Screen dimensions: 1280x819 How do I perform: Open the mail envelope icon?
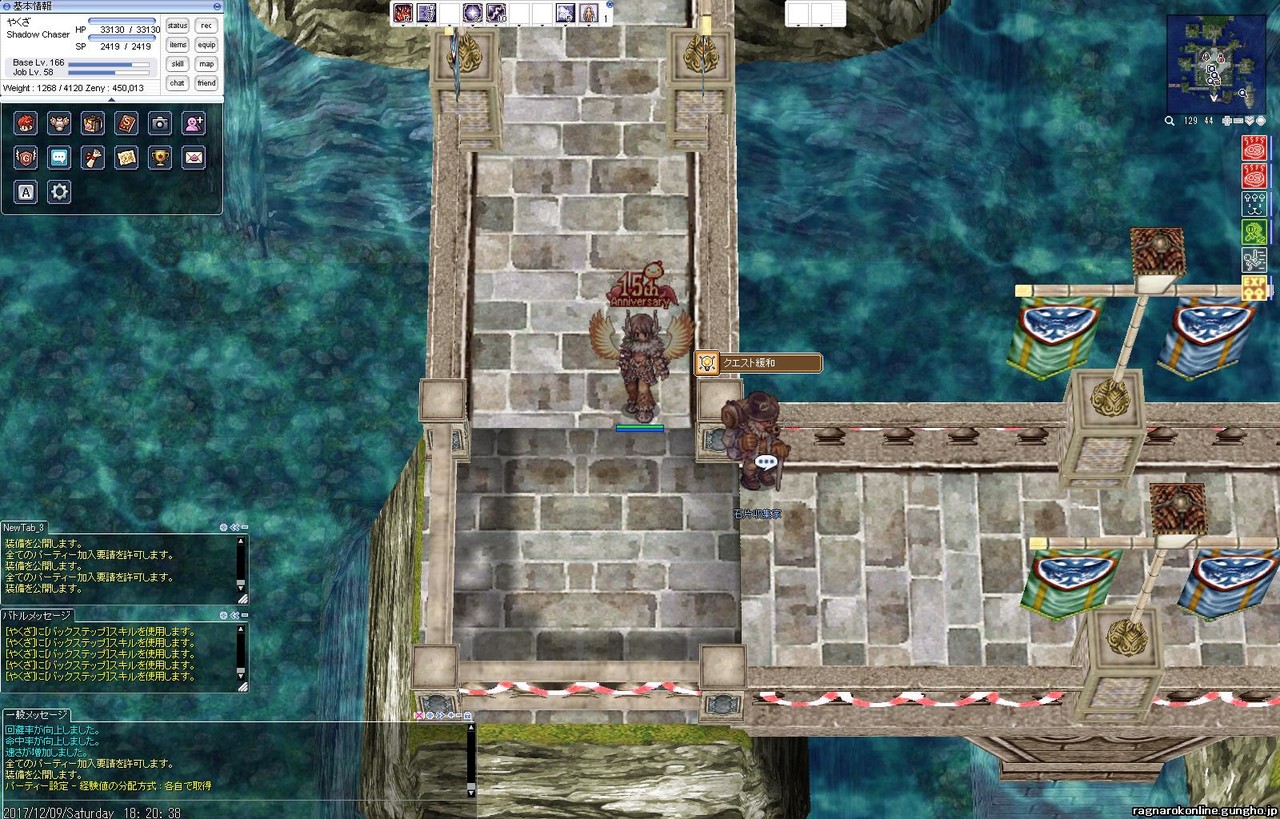pyautogui.click(x=193, y=157)
